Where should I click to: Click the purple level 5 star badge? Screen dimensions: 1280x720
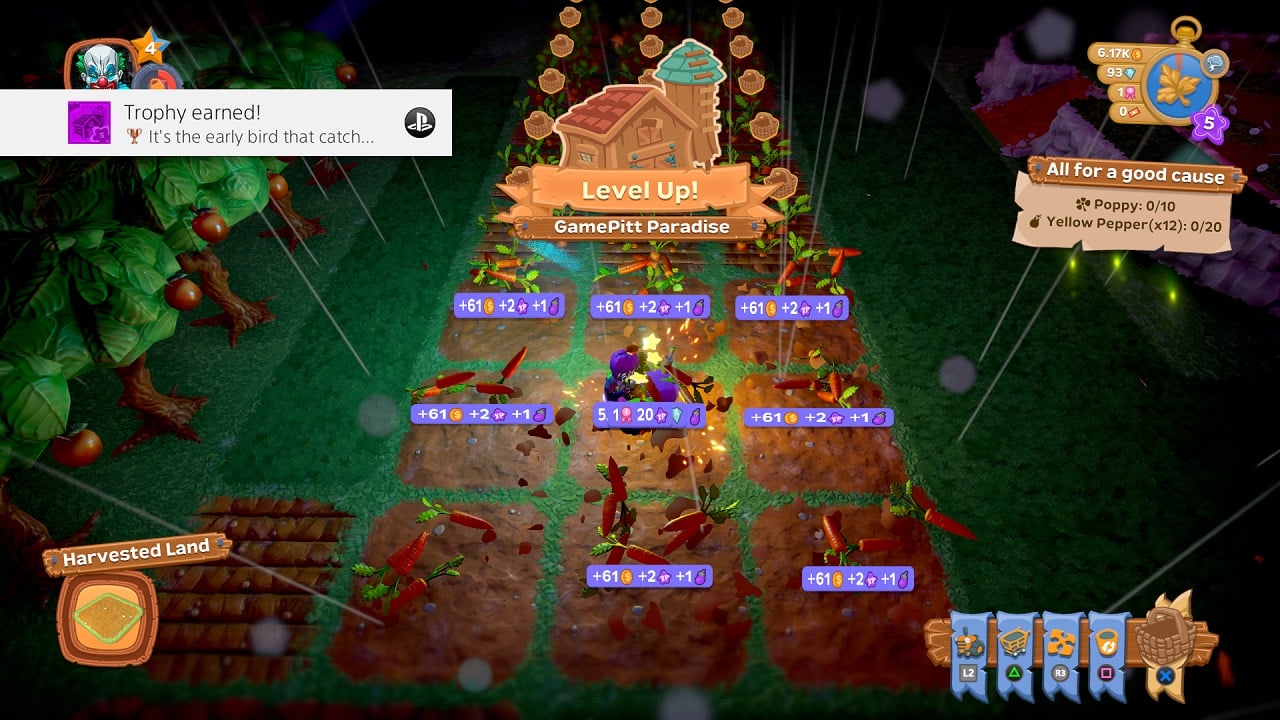click(1209, 125)
